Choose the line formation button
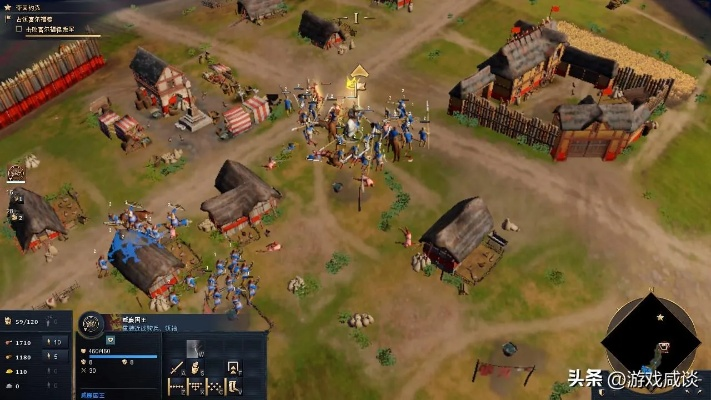The width and height of the screenshot is (711, 400). click(x=176, y=385)
